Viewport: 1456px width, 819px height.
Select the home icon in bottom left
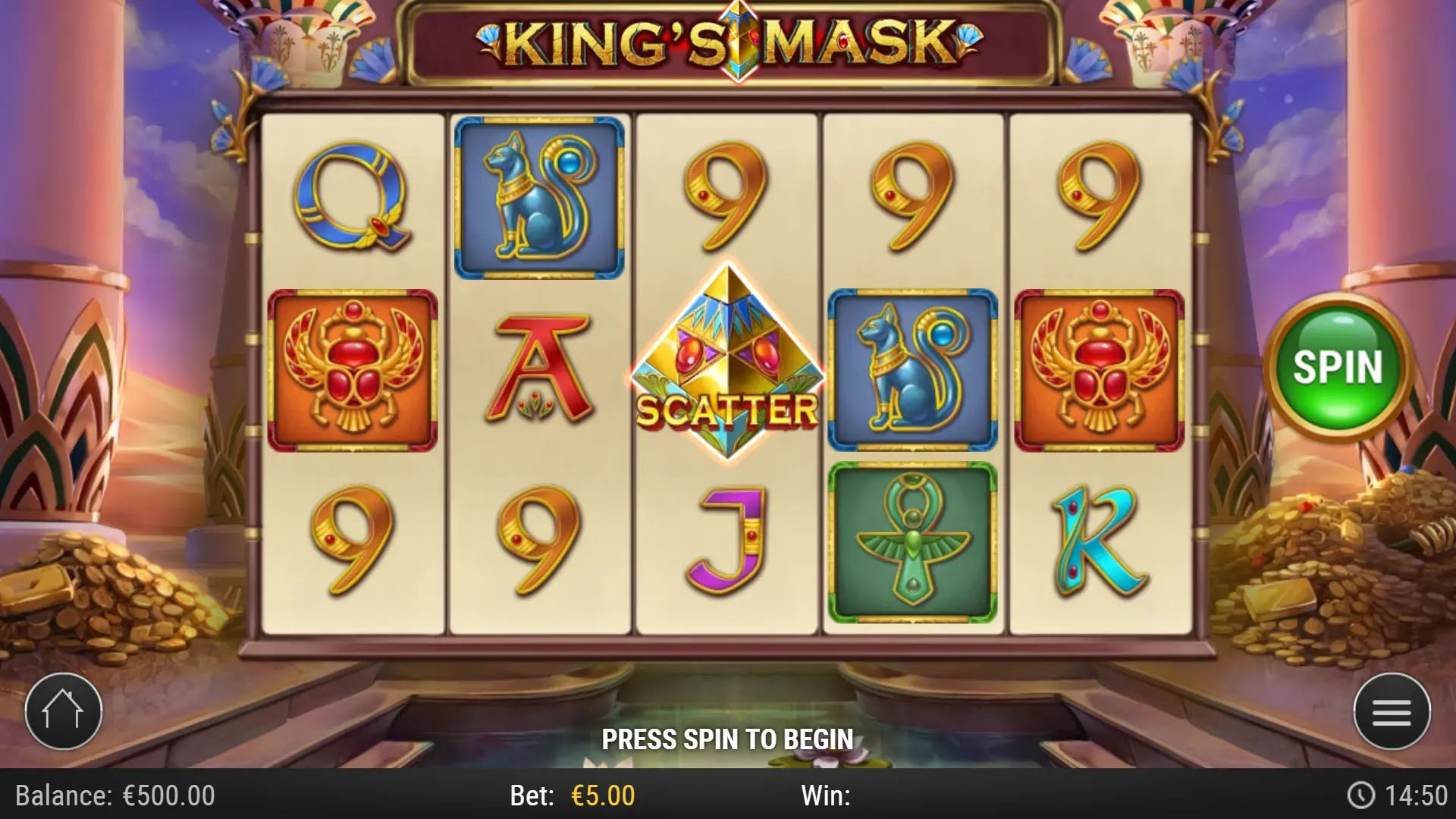coord(63,710)
